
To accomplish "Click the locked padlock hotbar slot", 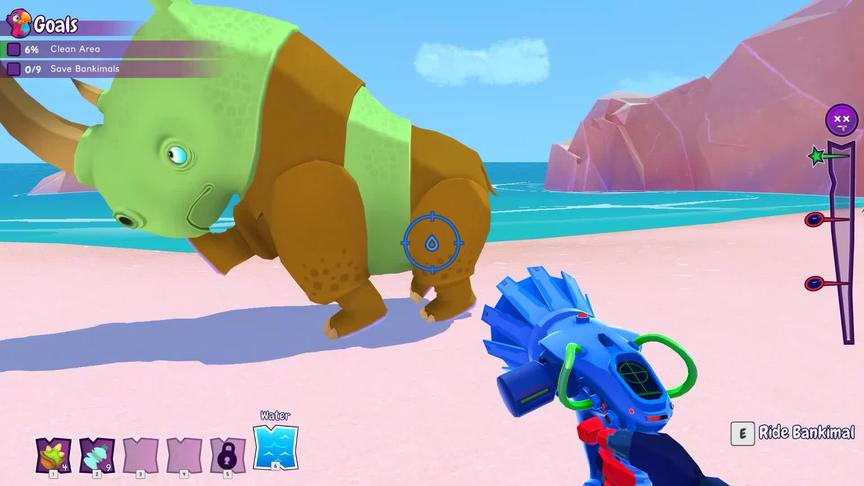I will 227,455.
